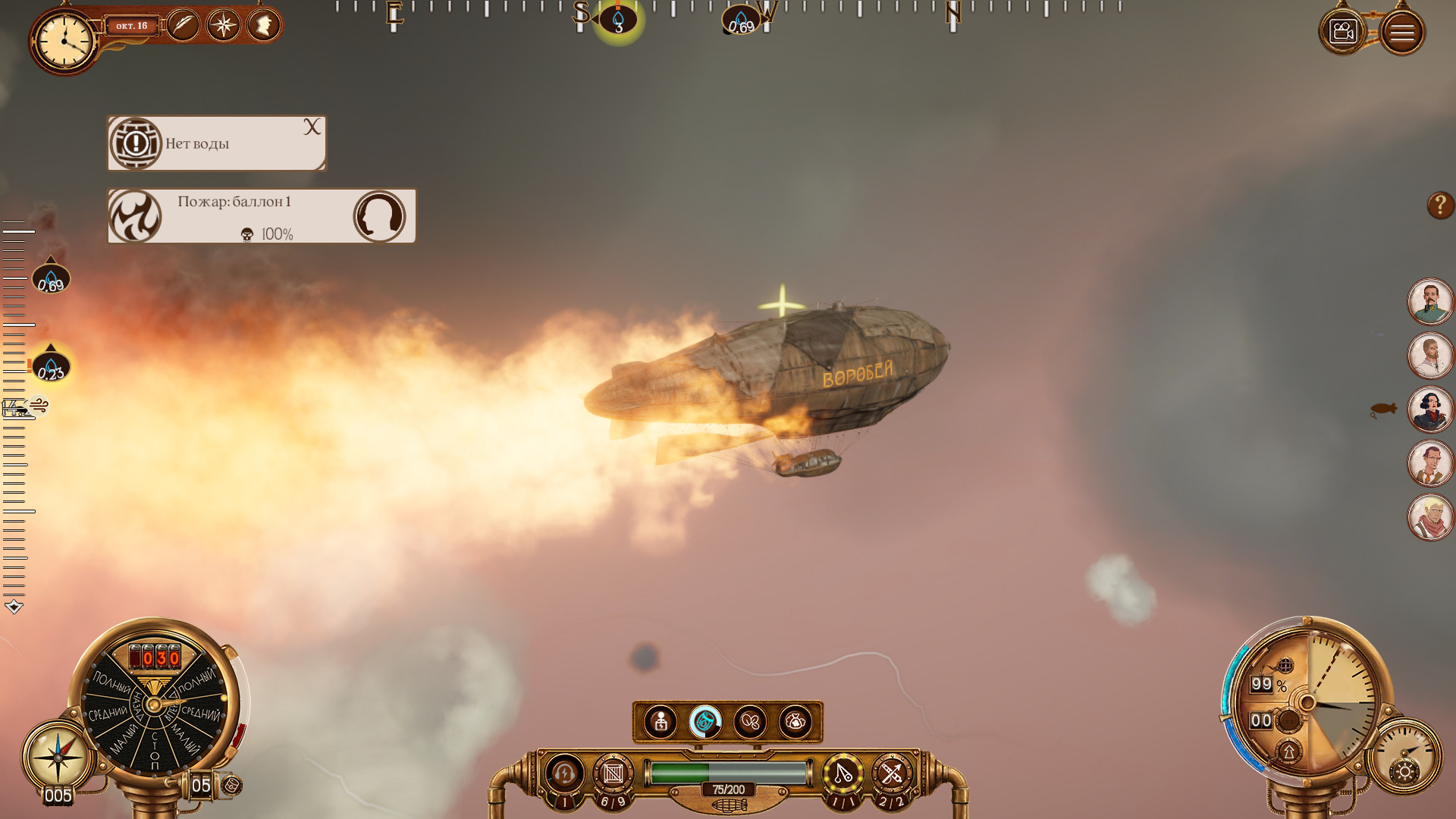The height and width of the screenshot is (819, 1456).
Task: Open the compass rose map
Action: coord(223,25)
